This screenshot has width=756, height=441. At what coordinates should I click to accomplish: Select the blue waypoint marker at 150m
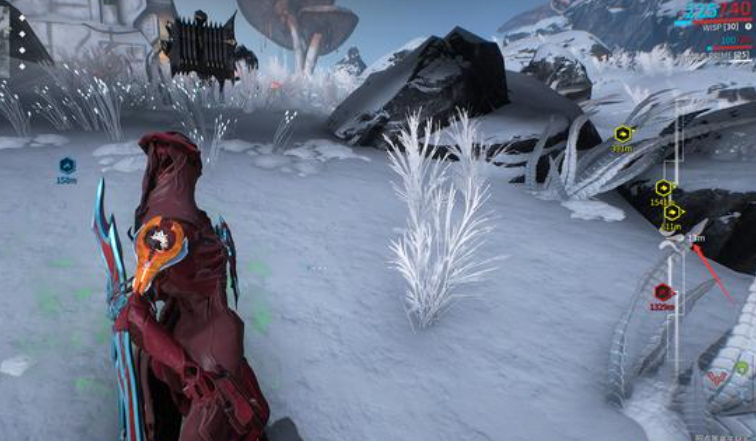[66, 166]
